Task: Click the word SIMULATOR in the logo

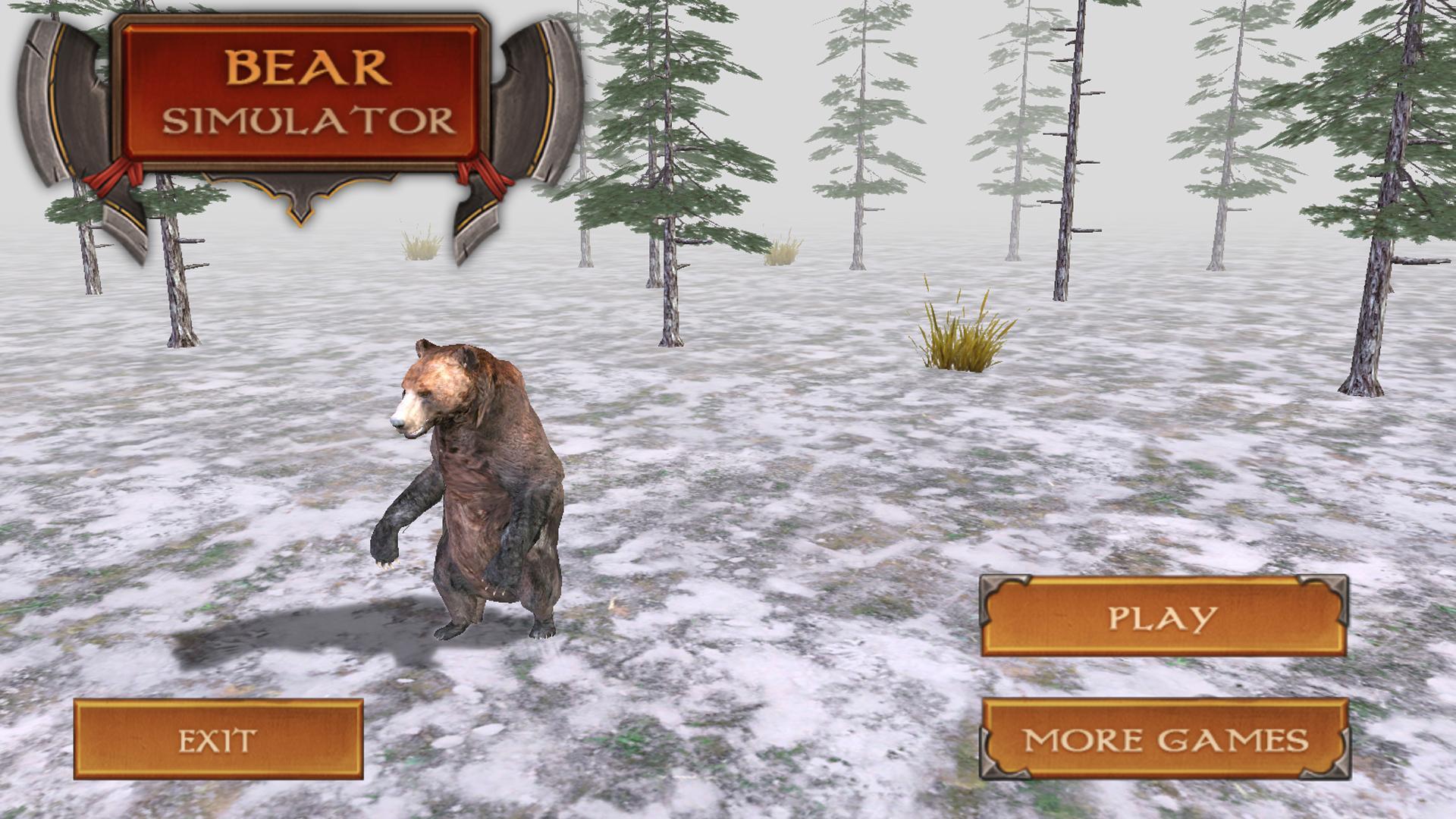Action: tap(303, 121)
